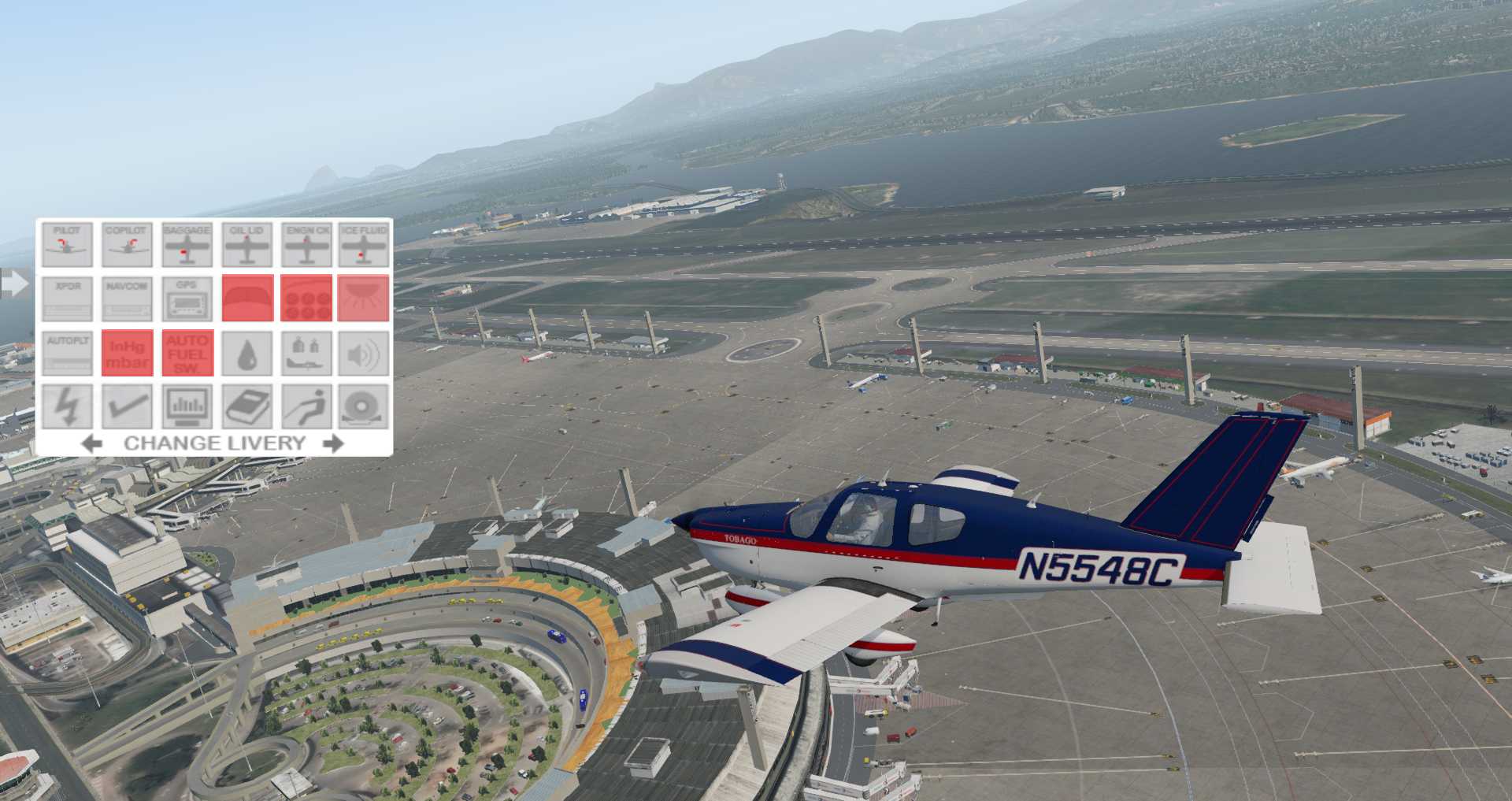Select the next livery with right arrow

334,443
